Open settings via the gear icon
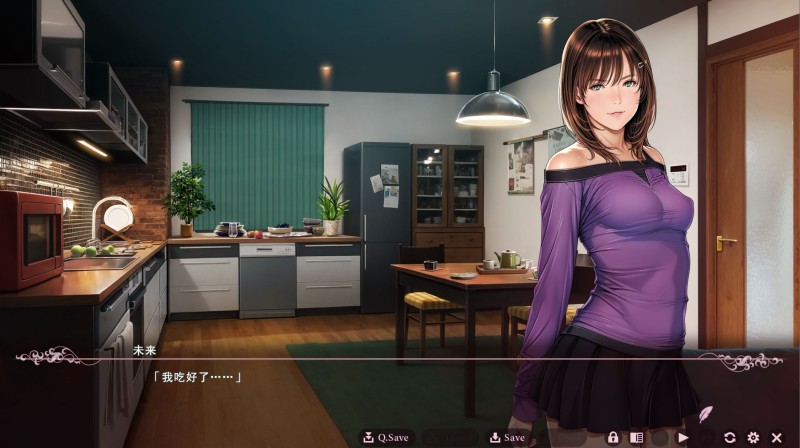 [753, 437]
